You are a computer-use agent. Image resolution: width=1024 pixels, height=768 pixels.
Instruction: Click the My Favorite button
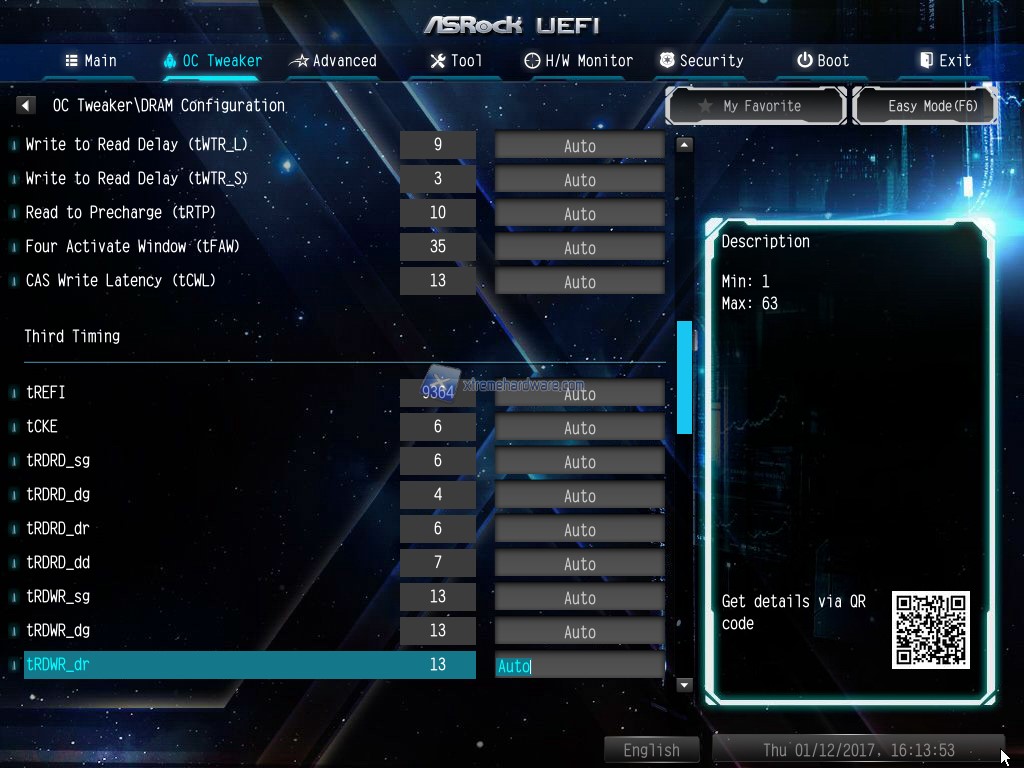pos(756,106)
